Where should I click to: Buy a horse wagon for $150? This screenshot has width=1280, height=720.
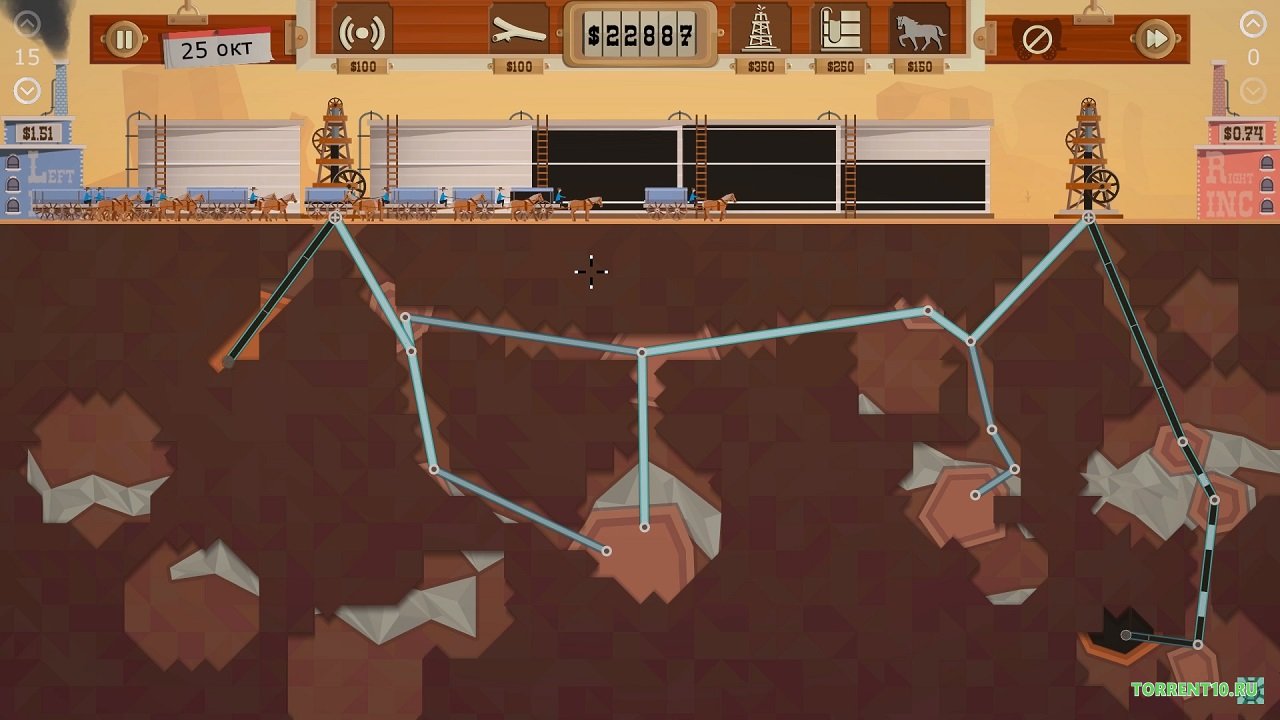919,31
